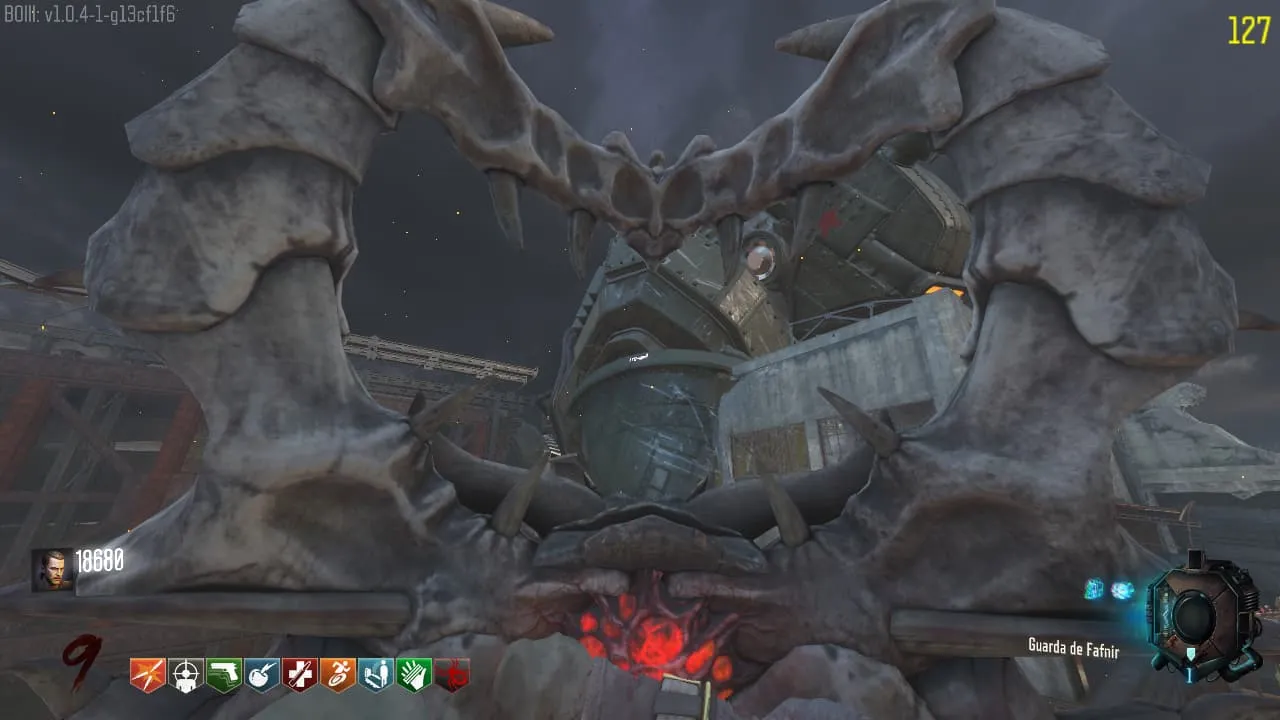Select the green hand perk icon

pos(414,675)
